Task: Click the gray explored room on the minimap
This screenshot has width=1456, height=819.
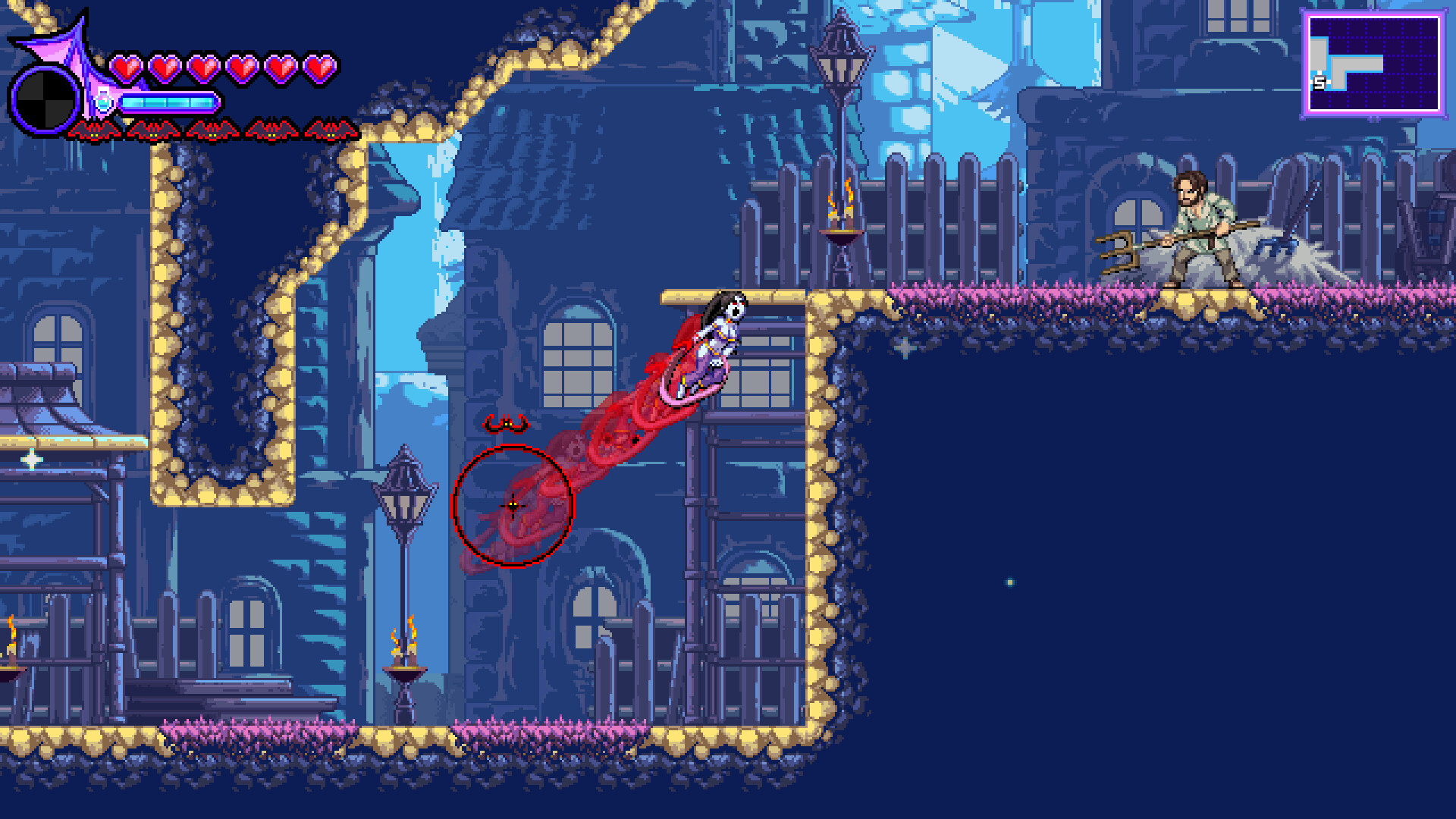Action: (1357, 64)
